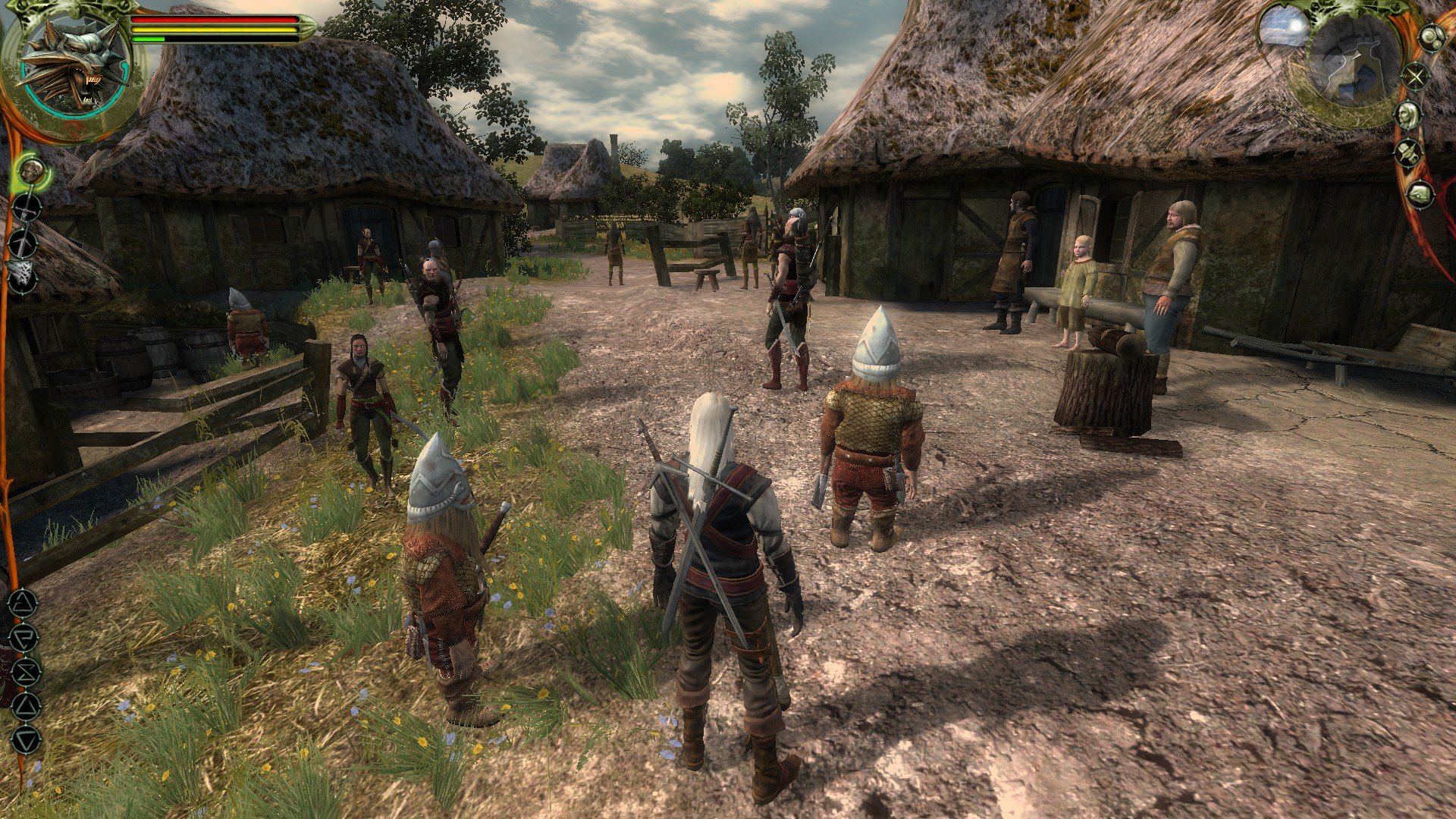This screenshot has width=1456, height=819.
Task: Click the wolf head medallion
Action: (74, 66)
